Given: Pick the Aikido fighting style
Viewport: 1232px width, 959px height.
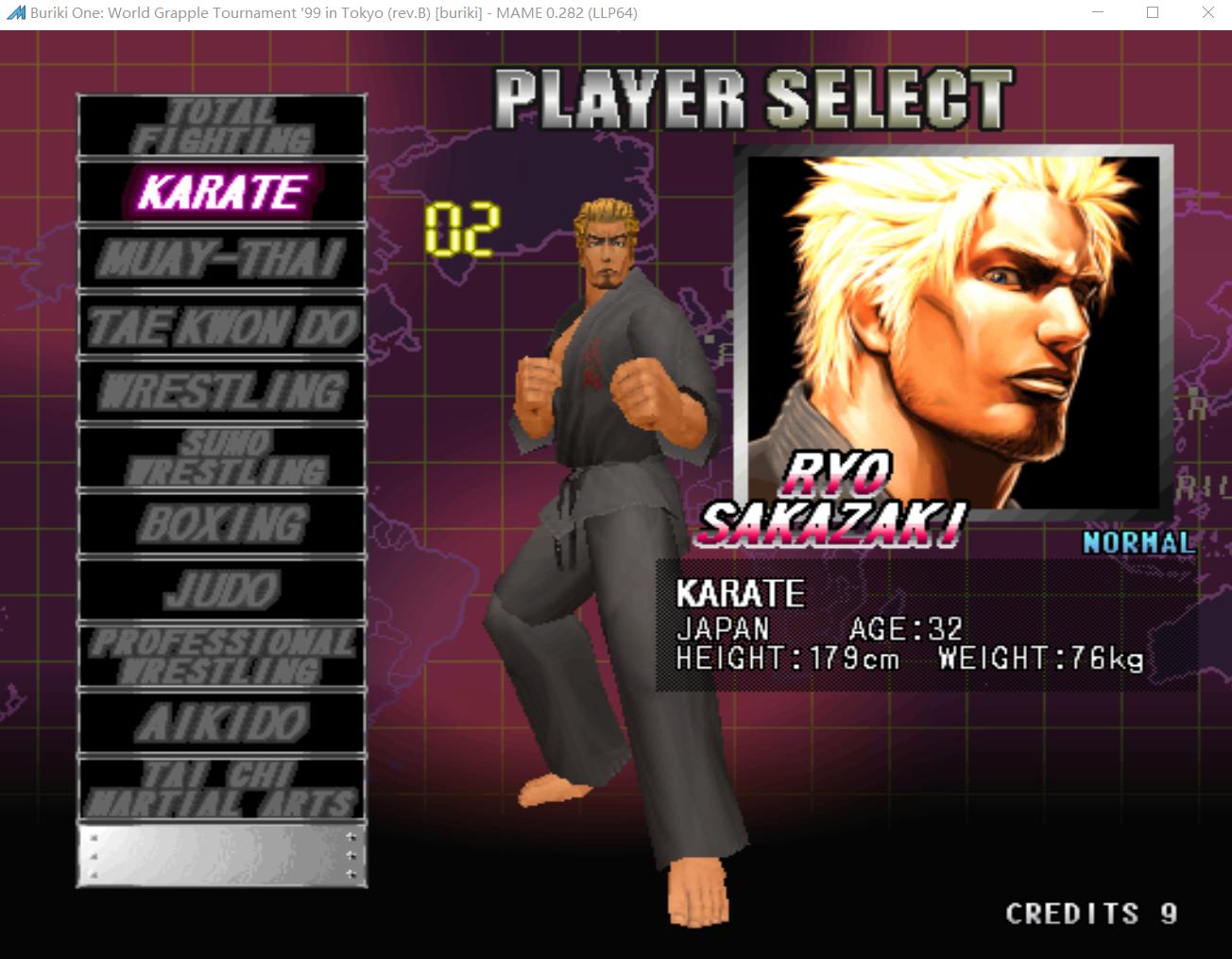Looking at the screenshot, I should pyautogui.click(x=222, y=724).
